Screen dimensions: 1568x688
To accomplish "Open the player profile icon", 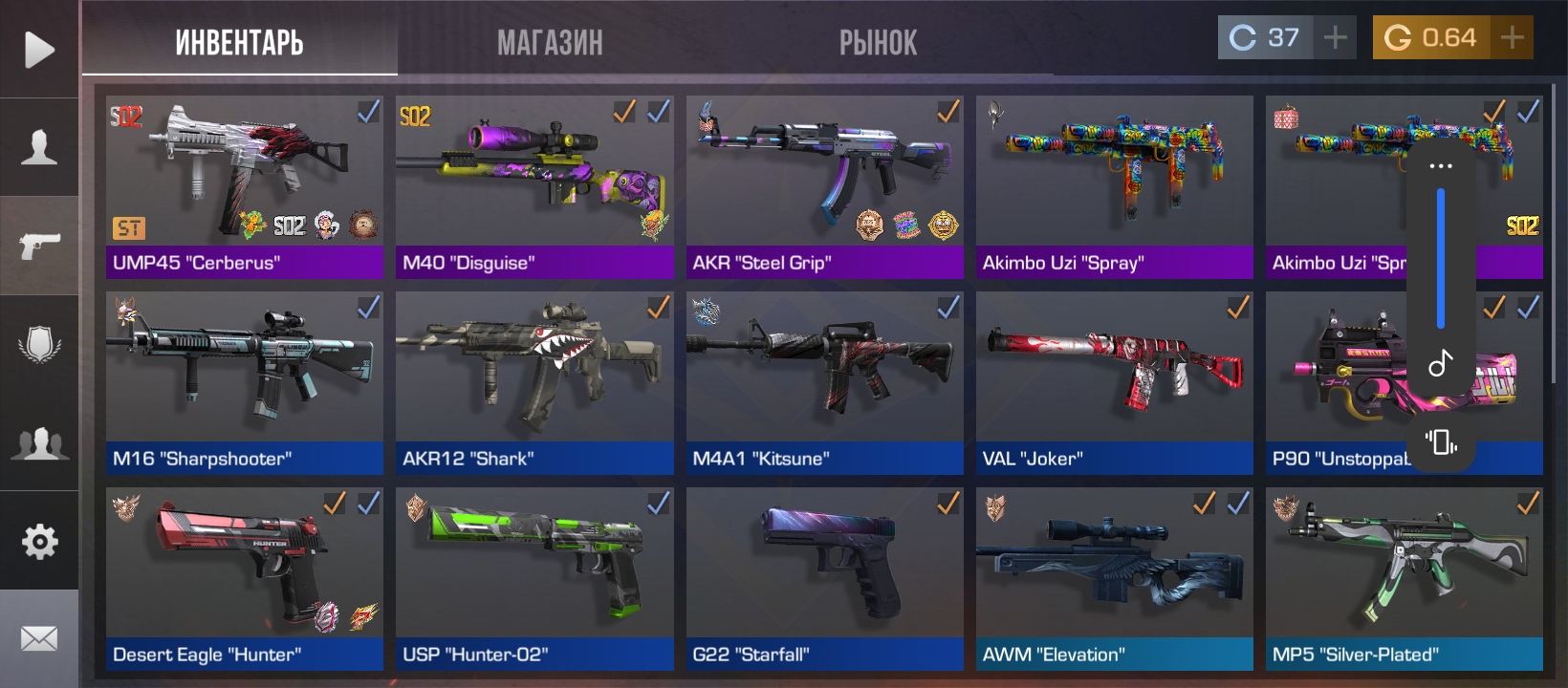I will [39, 147].
